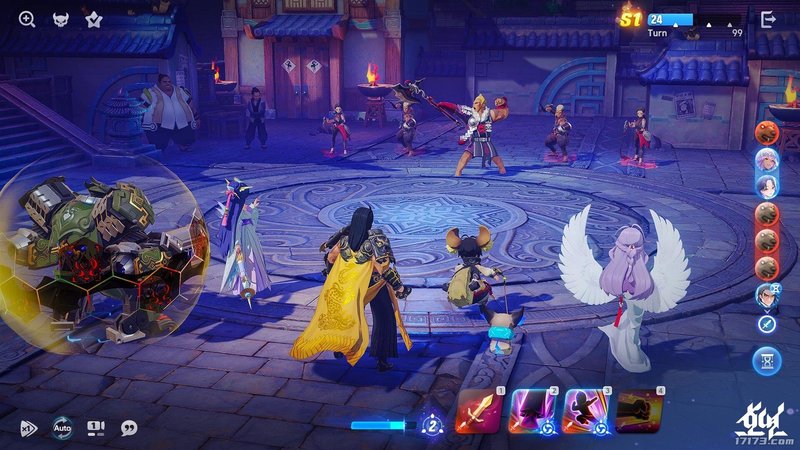800x450 pixels.
Task: Select the dark-haired hero turn portrait
Action: 768,186
